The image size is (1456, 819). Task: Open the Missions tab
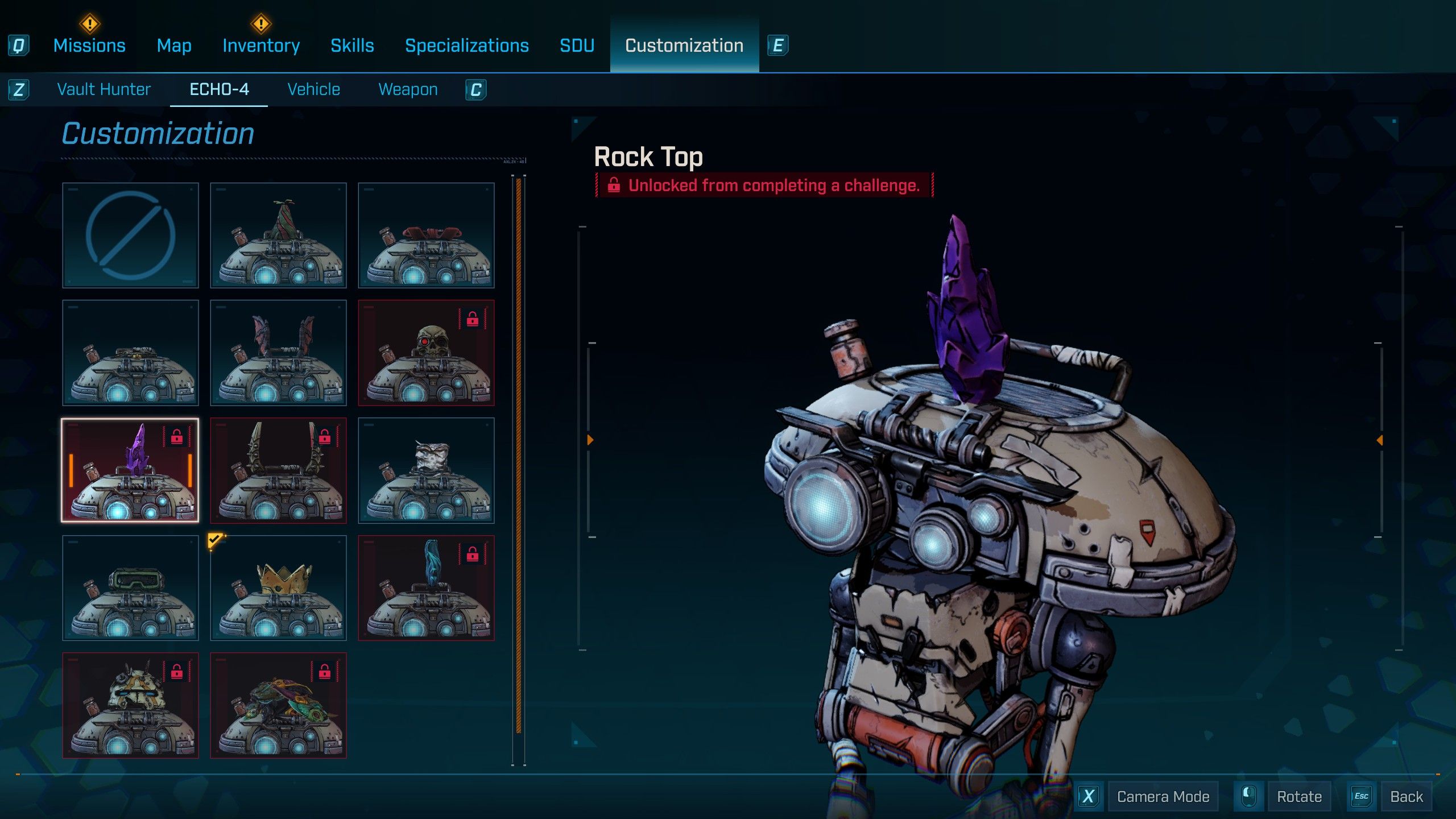[89, 45]
